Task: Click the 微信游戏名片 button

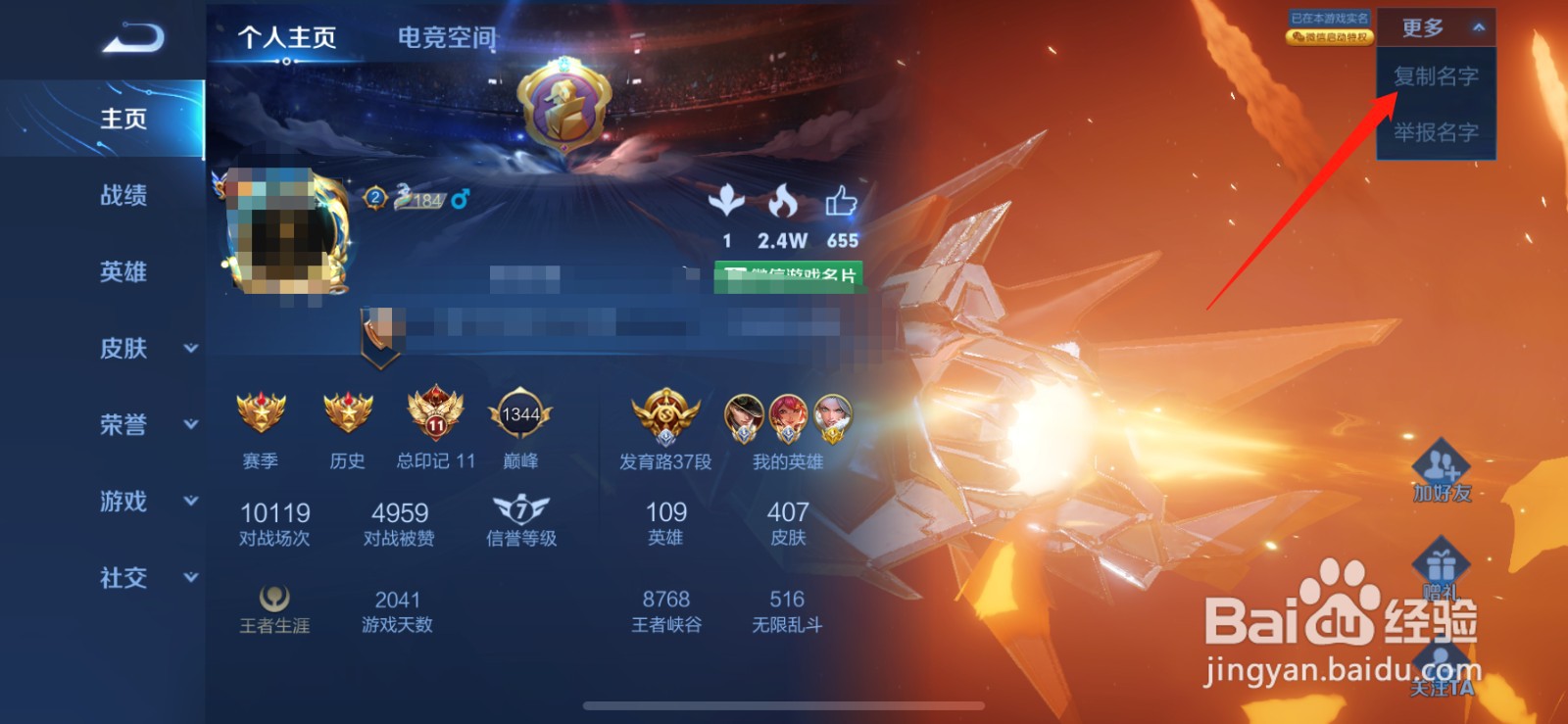Action: (790, 277)
